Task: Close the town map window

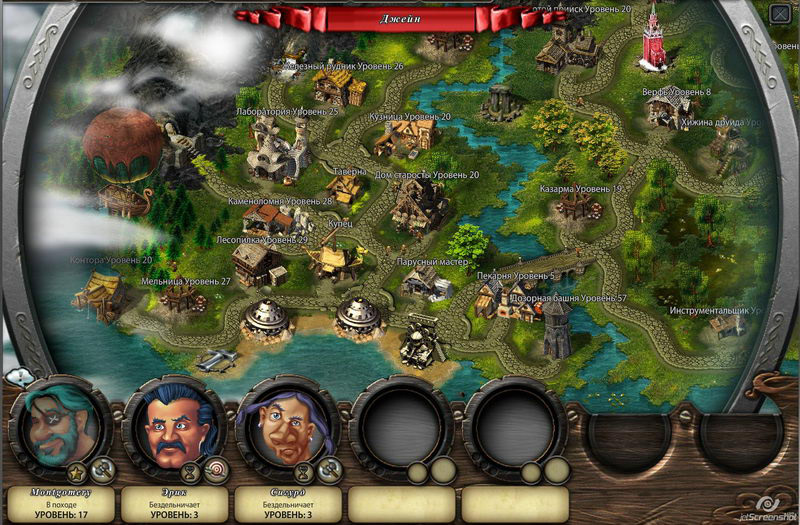Action: coord(779,13)
